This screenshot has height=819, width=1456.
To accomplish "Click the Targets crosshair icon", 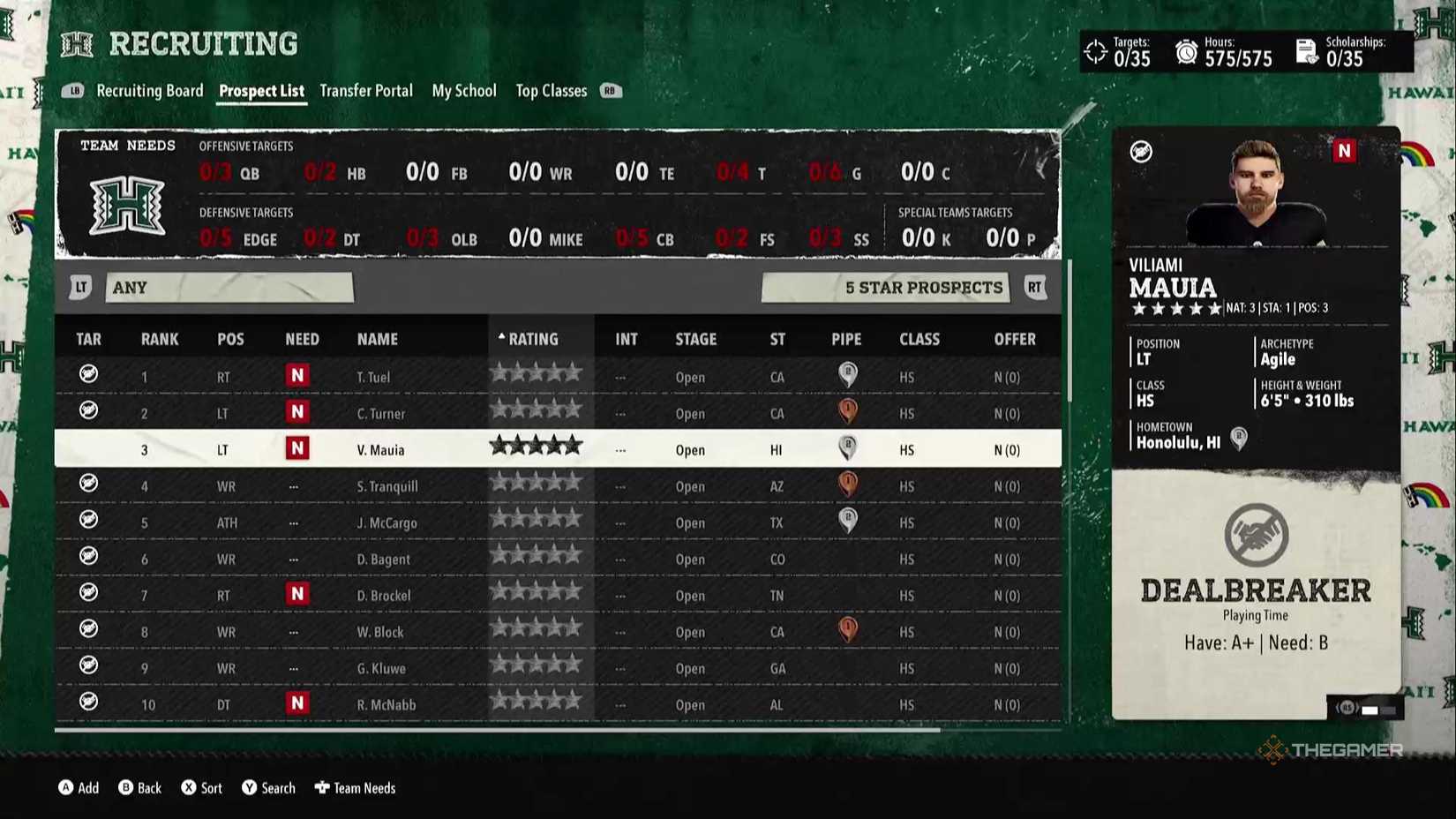I will (x=1097, y=51).
